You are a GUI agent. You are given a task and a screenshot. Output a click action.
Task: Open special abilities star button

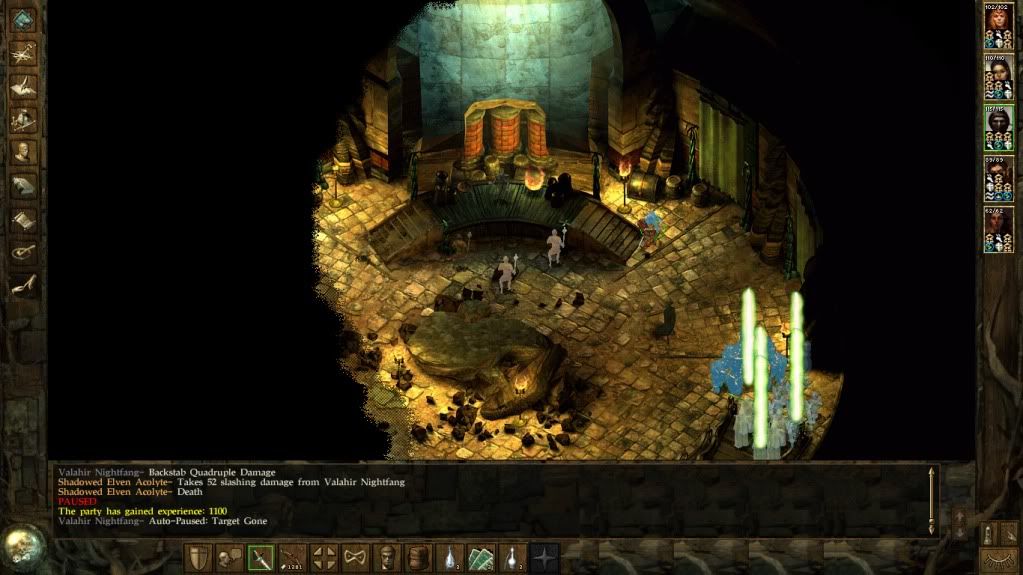point(545,558)
